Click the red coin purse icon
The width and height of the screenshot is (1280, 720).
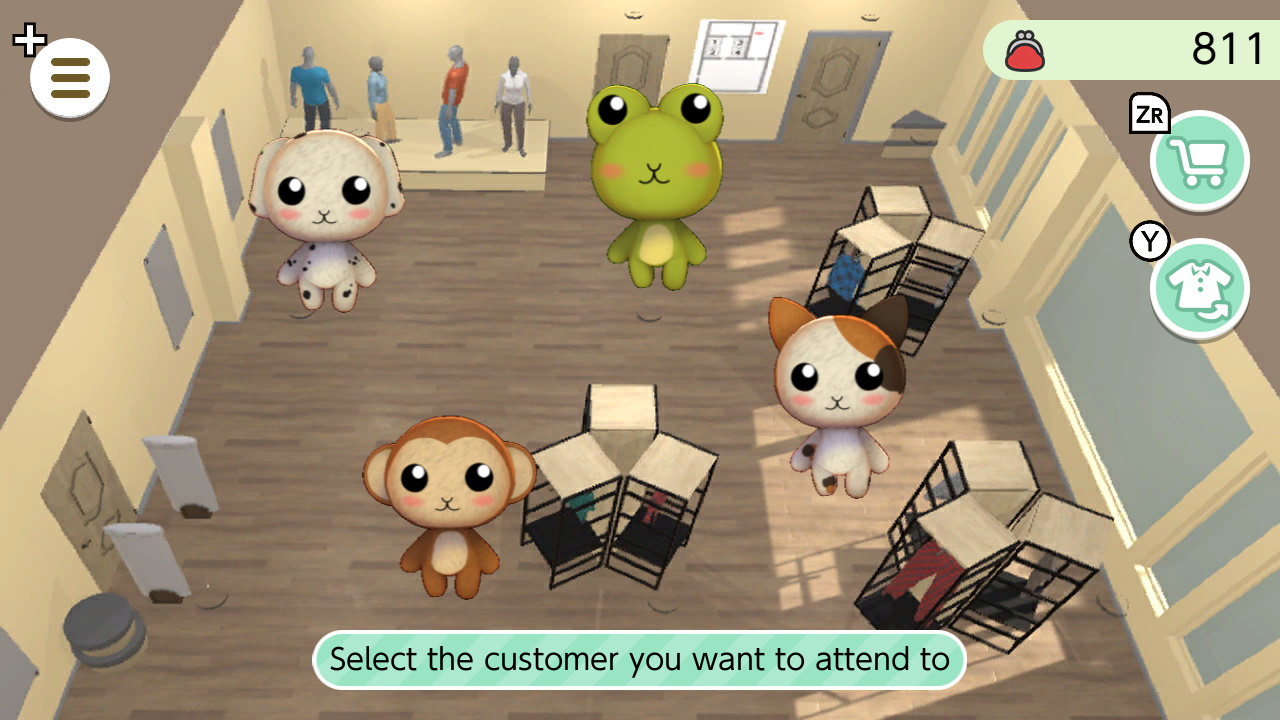pos(1022,49)
